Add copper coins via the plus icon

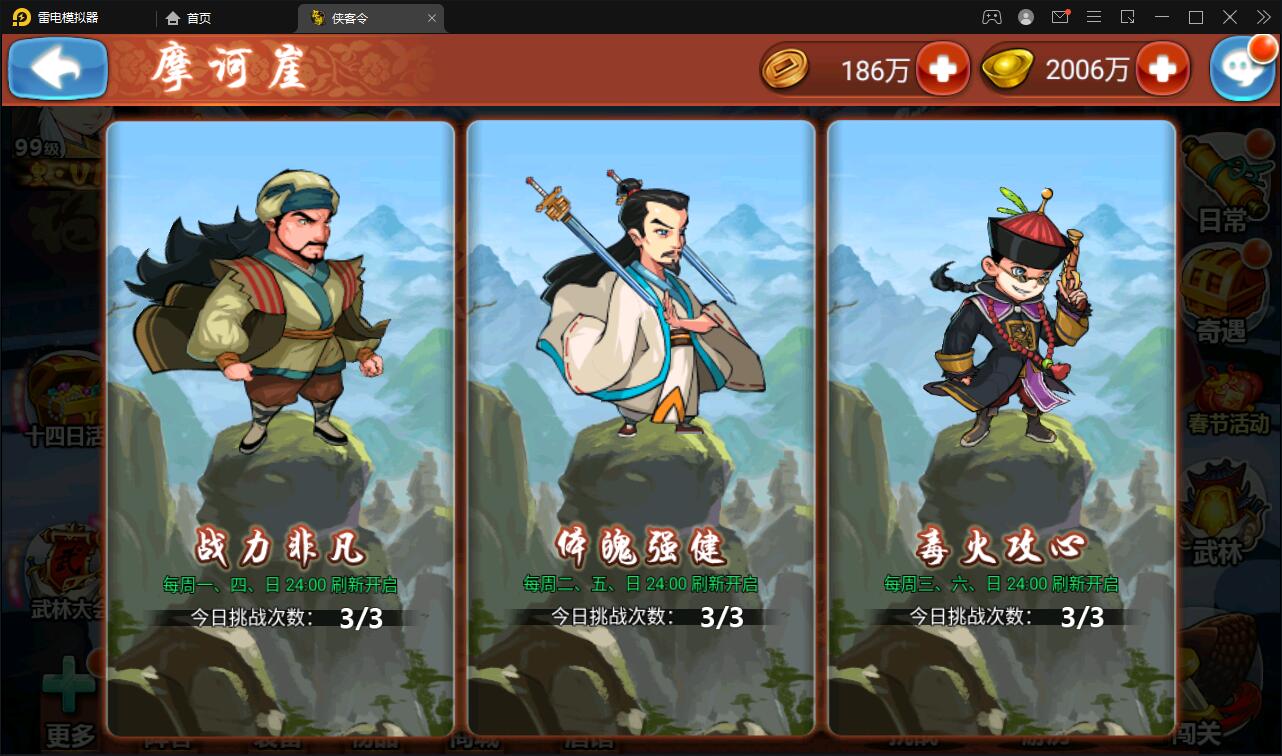point(941,68)
